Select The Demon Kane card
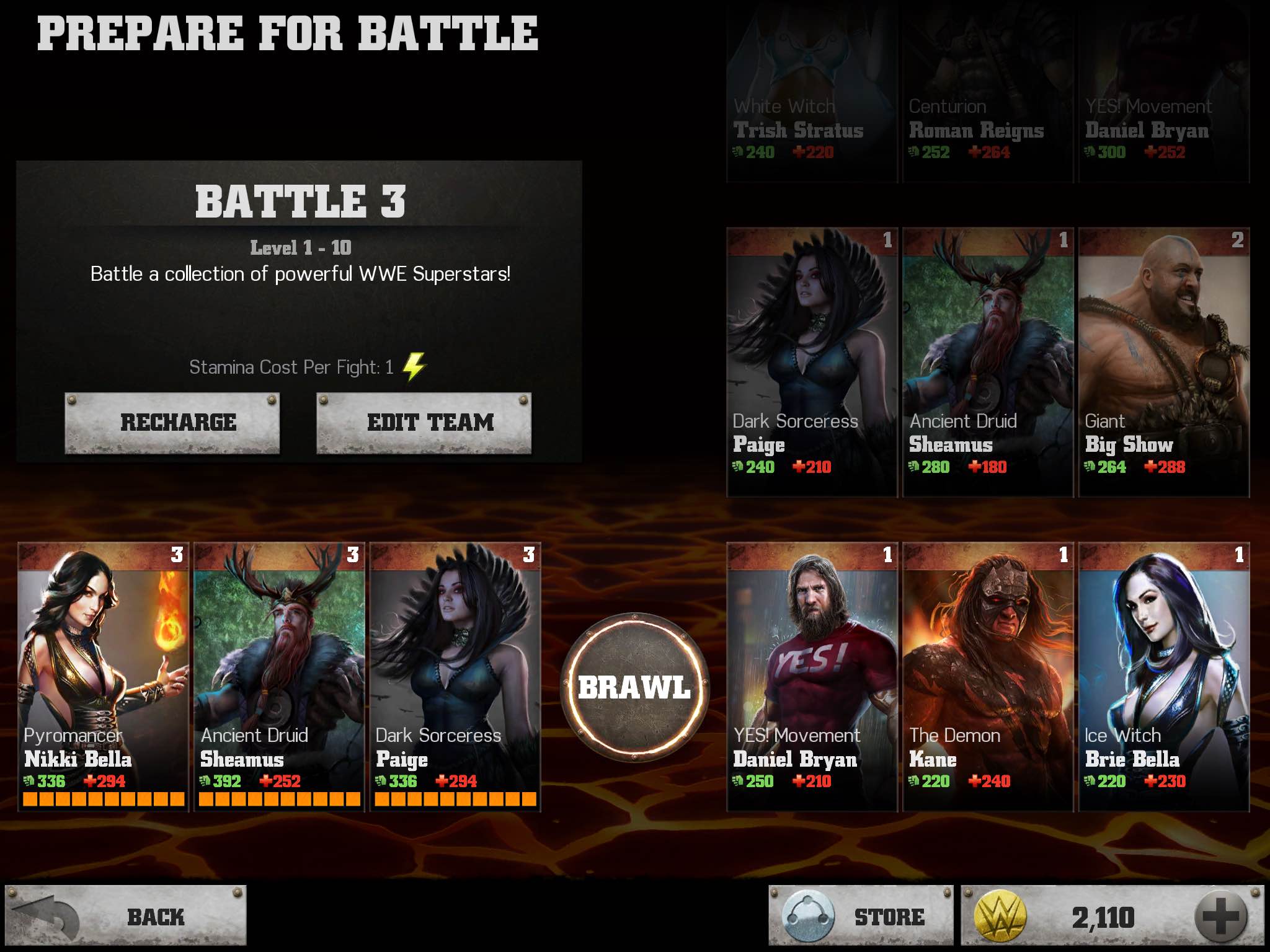Viewport: 1270px width, 952px height. [x=988, y=676]
